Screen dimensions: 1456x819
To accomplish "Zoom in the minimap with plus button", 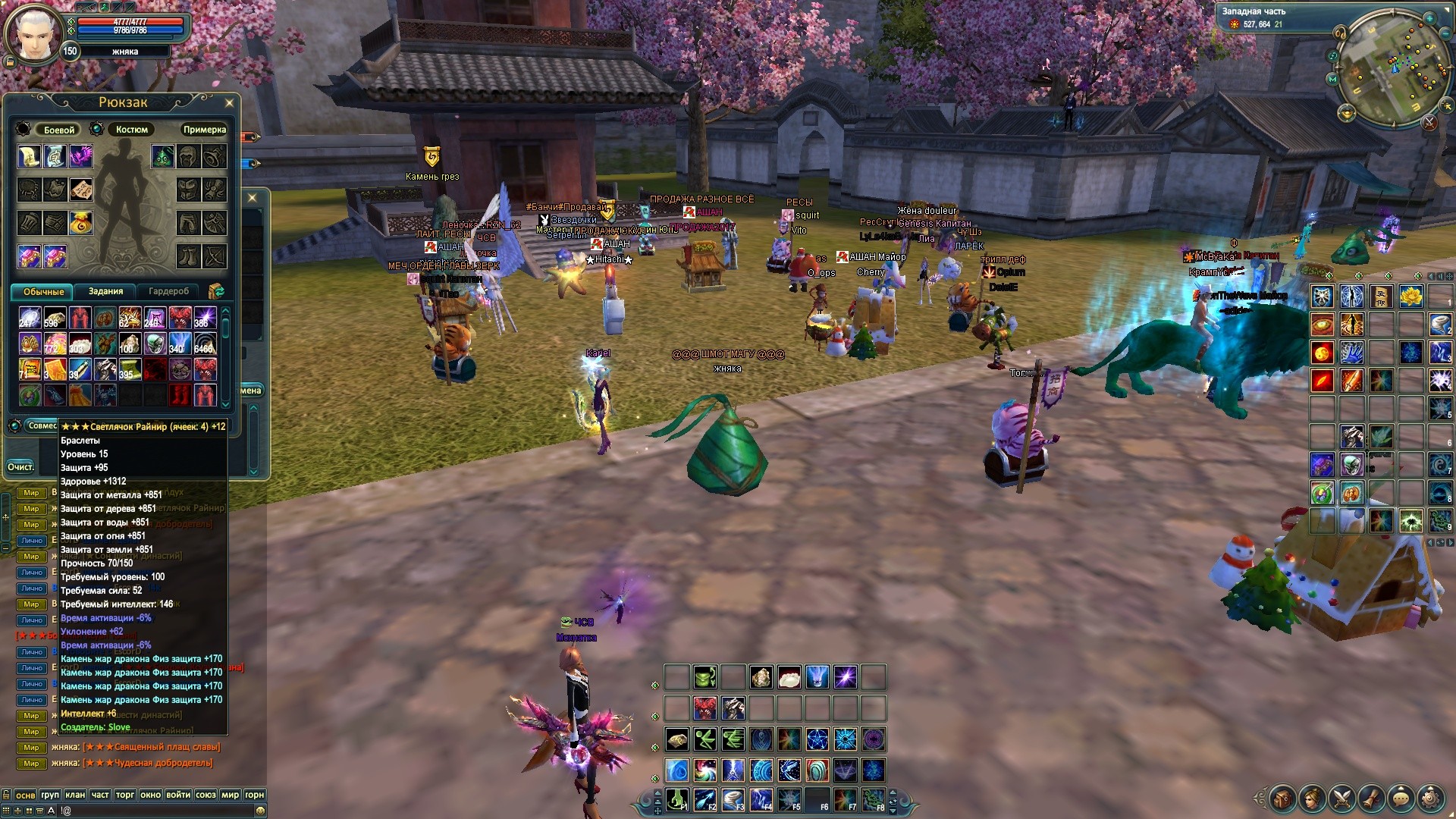I will click(1429, 18).
